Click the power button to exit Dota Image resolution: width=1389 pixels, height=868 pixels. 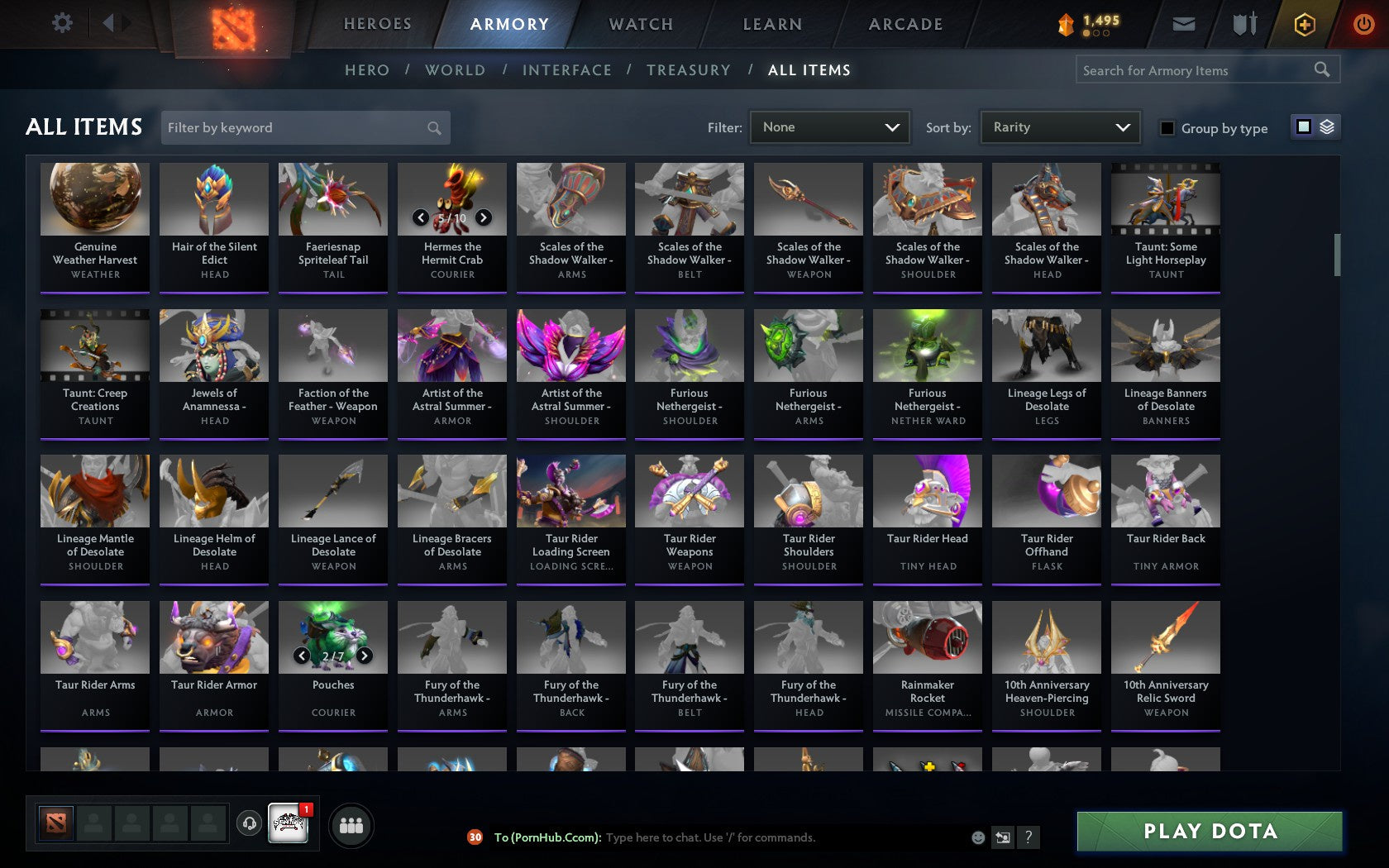1364,24
